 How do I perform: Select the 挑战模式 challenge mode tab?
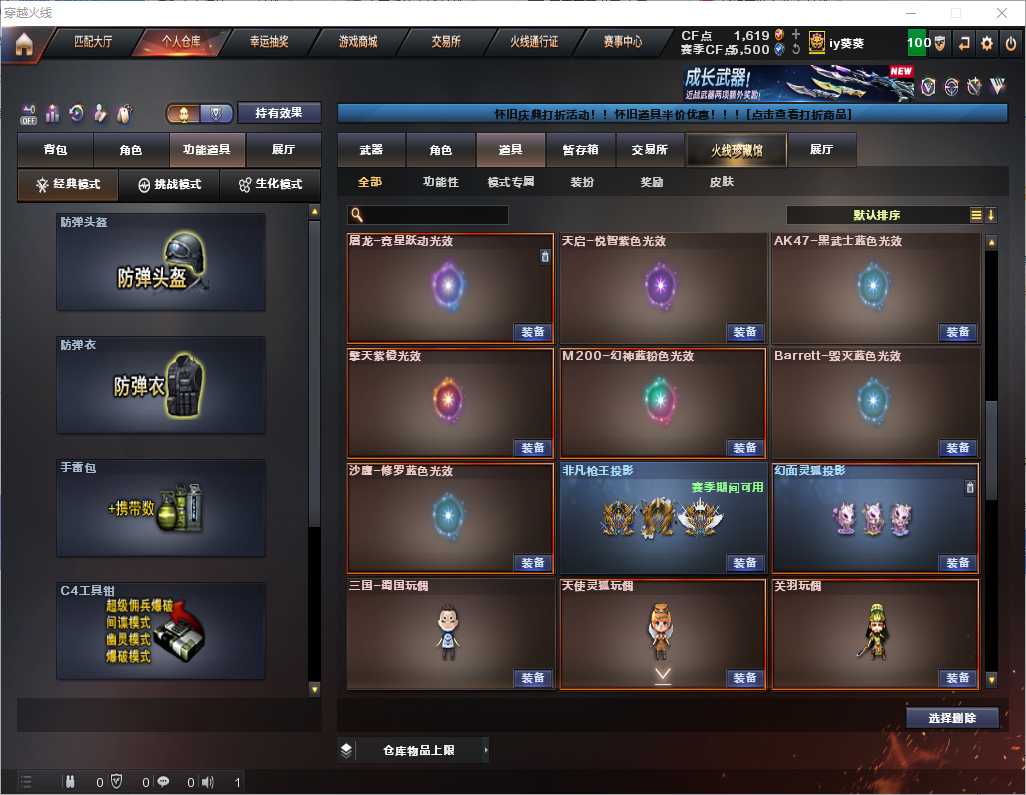pos(169,185)
